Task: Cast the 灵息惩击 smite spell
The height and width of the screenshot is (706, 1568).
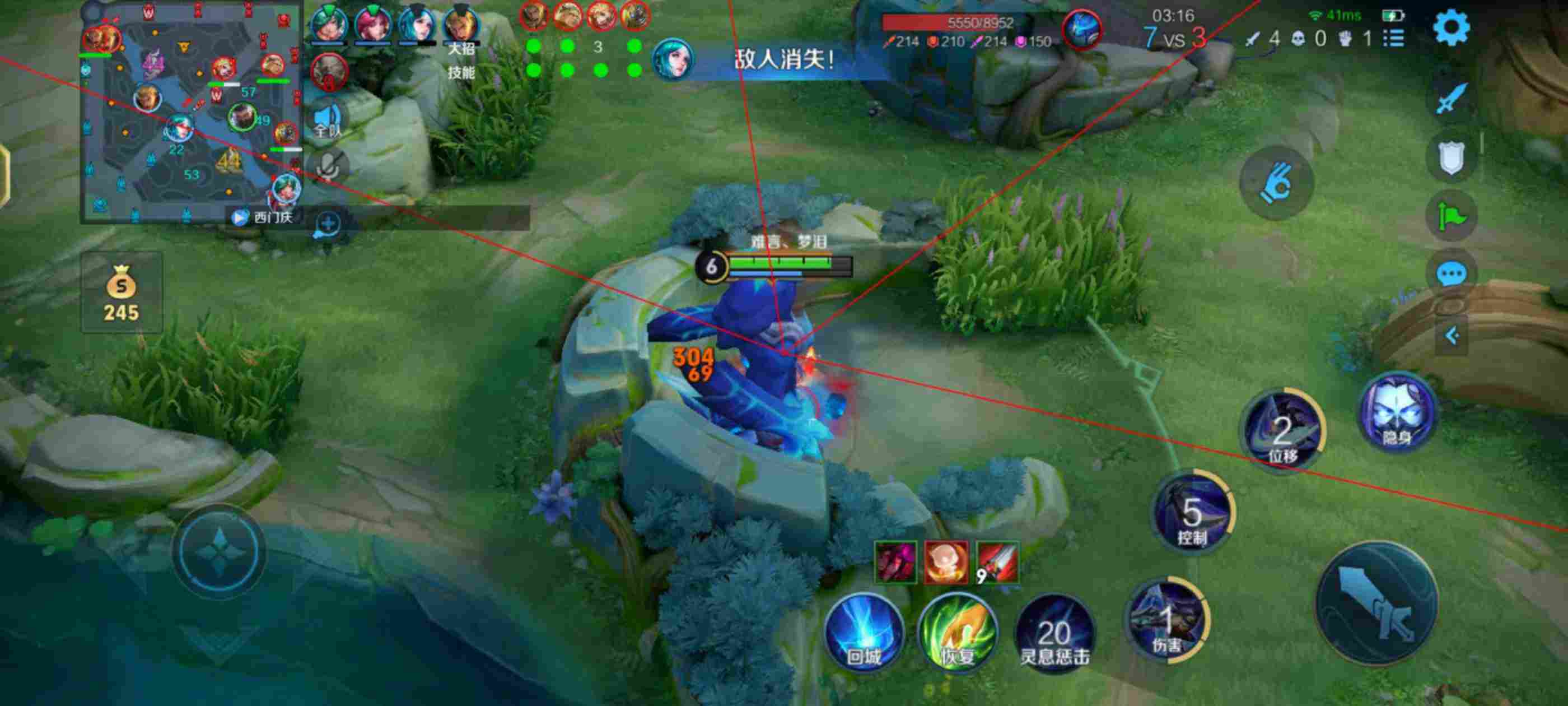Action: tap(1054, 635)
